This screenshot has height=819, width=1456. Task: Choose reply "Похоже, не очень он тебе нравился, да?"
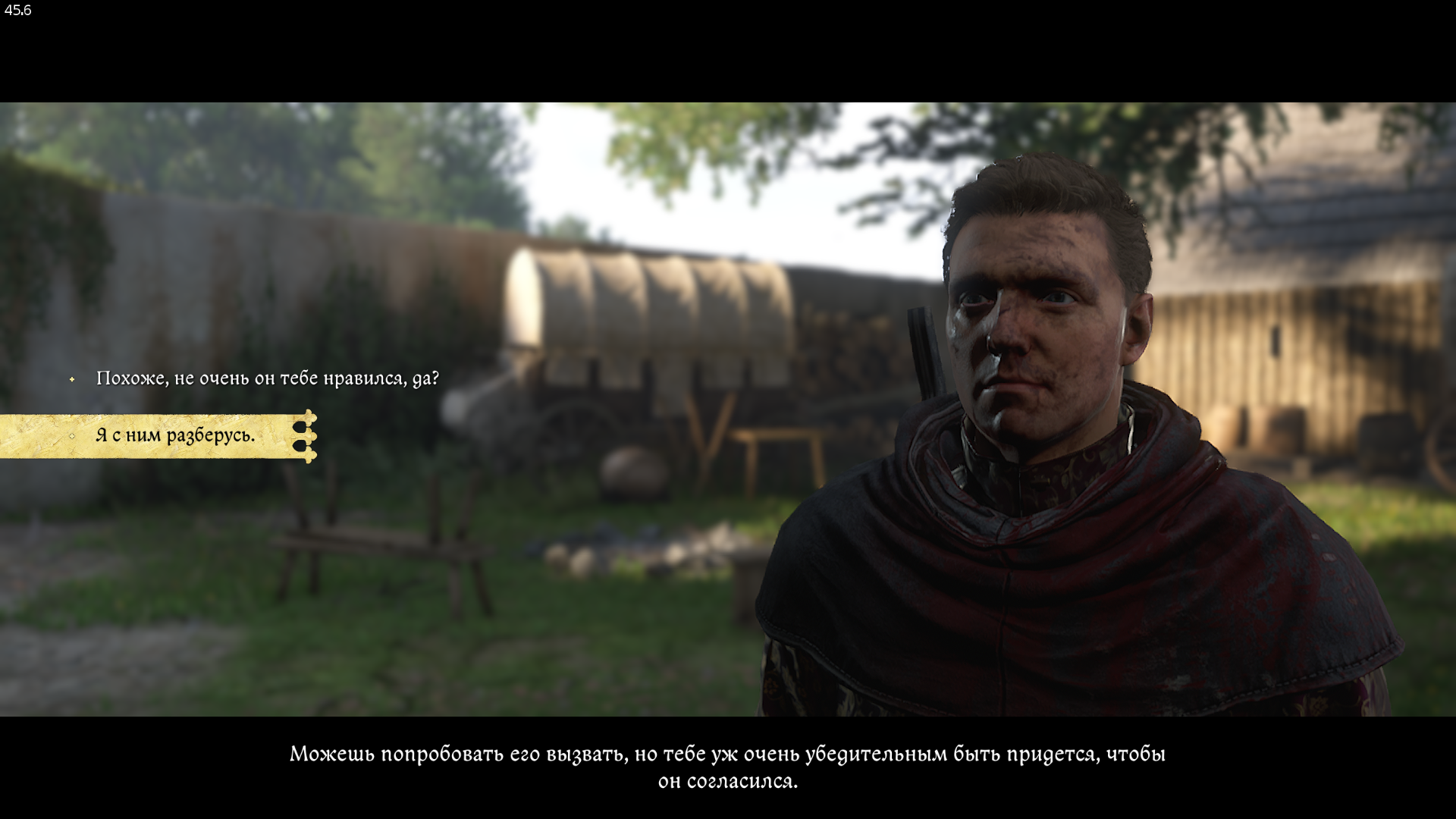point(267,378)
